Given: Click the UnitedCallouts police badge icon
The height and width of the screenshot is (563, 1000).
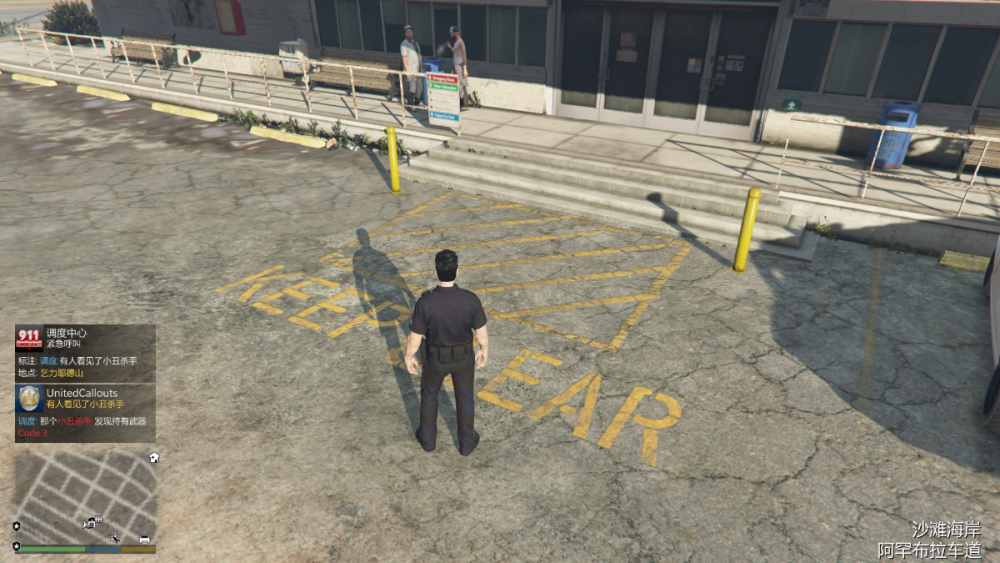Looking at the screenshot, I should [29, 398].
